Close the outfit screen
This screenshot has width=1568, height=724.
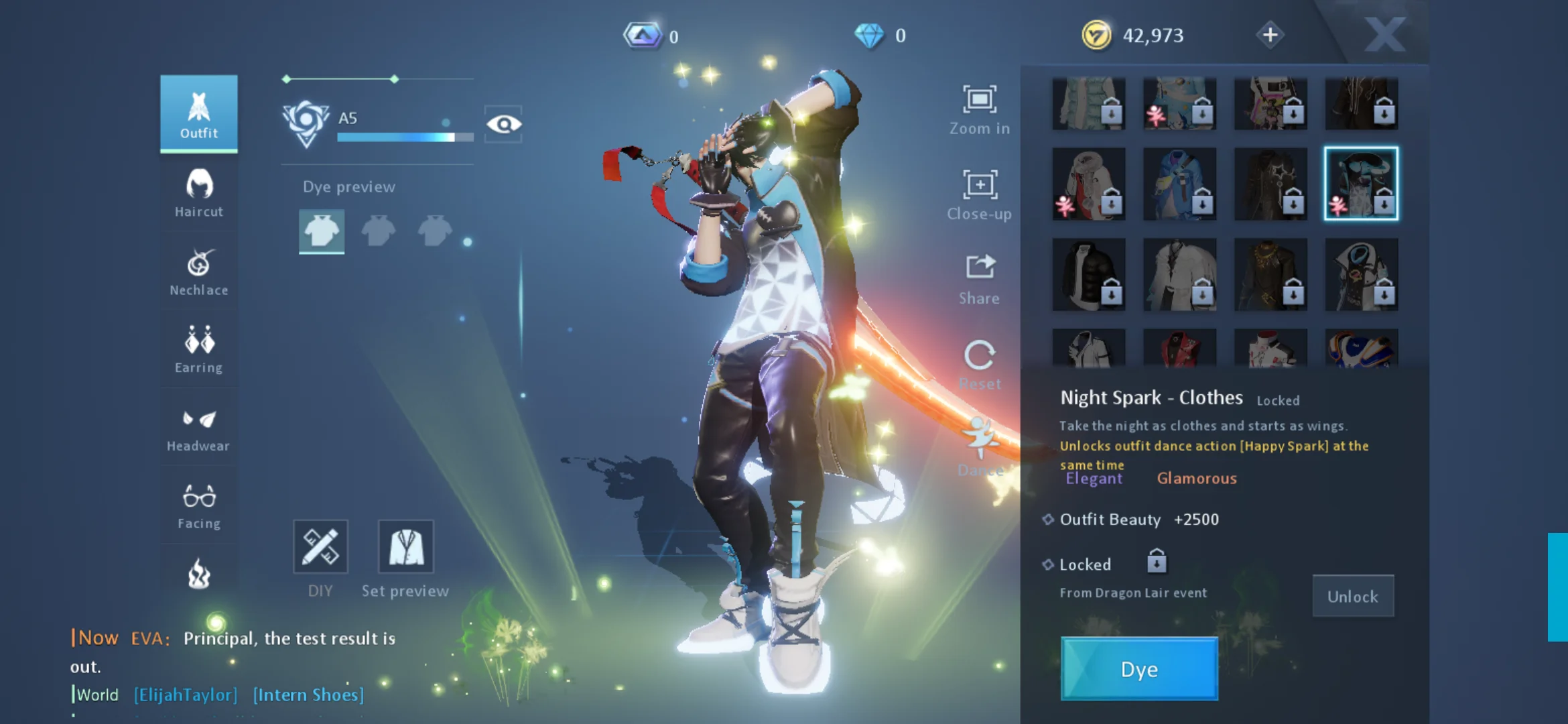[x=1384, y=35]
